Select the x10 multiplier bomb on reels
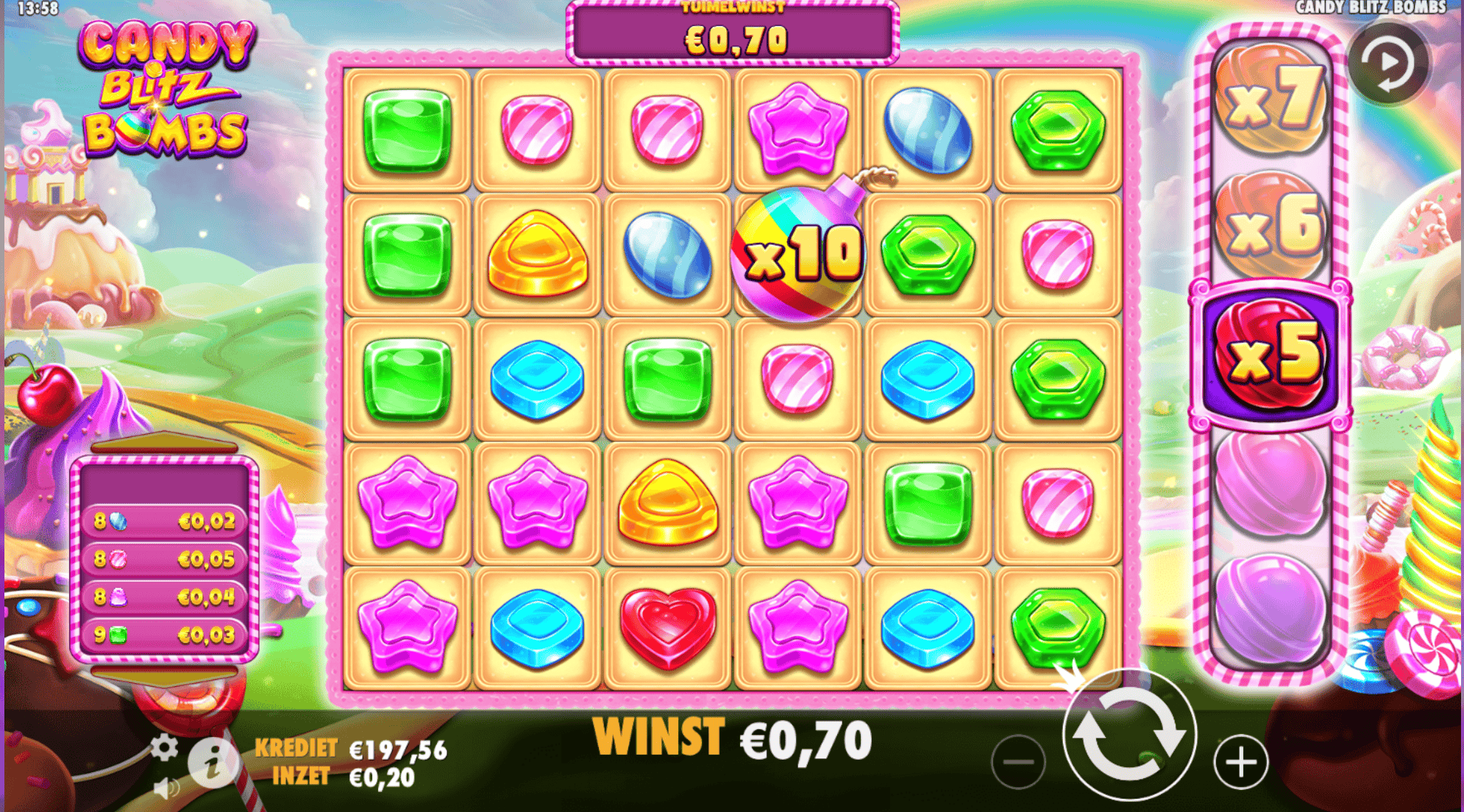The width and height of the screenshot is (1464, 812). (x=799, y=254)
